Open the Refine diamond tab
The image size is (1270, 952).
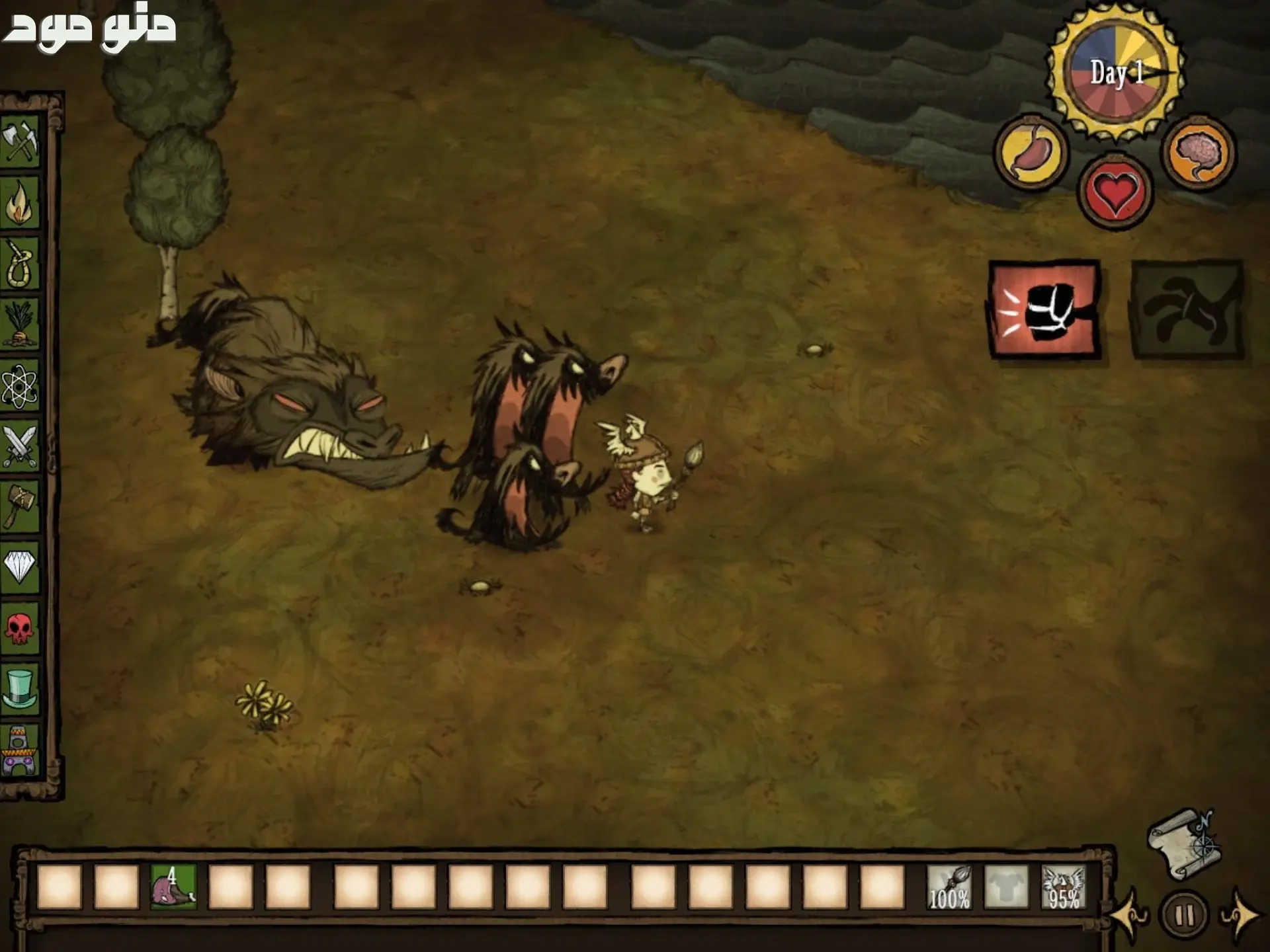(21, 566)
